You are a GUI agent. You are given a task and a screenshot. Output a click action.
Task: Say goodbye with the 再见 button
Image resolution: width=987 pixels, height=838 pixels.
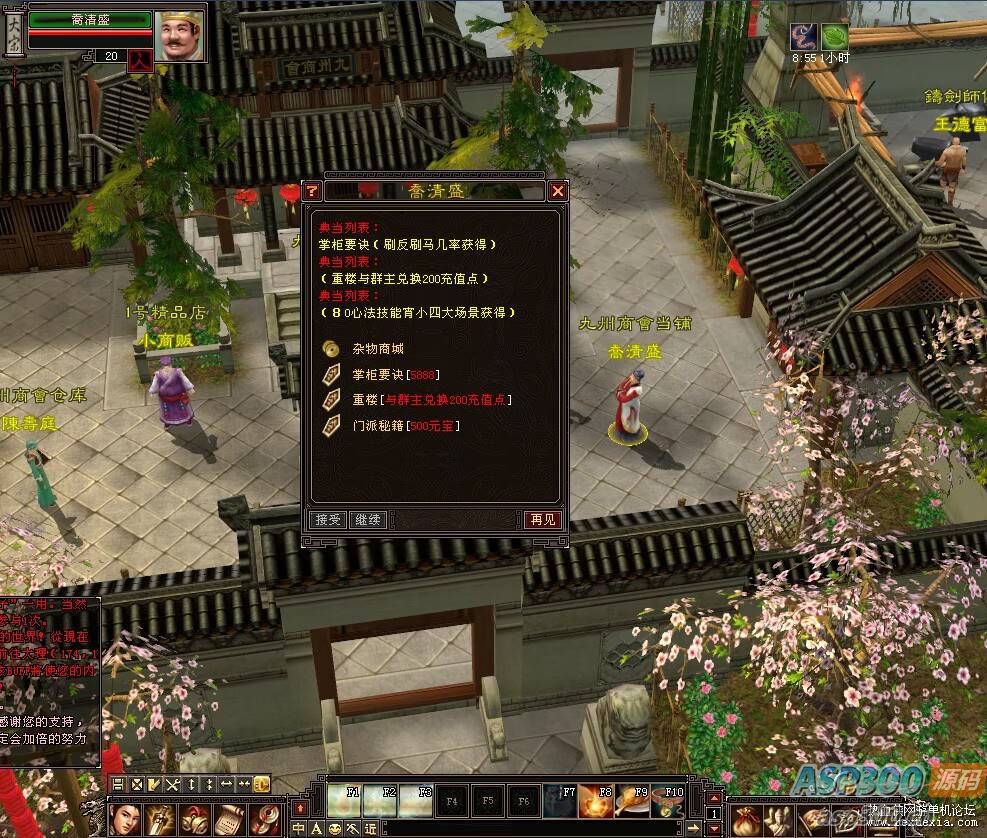(x=542, y=520)
